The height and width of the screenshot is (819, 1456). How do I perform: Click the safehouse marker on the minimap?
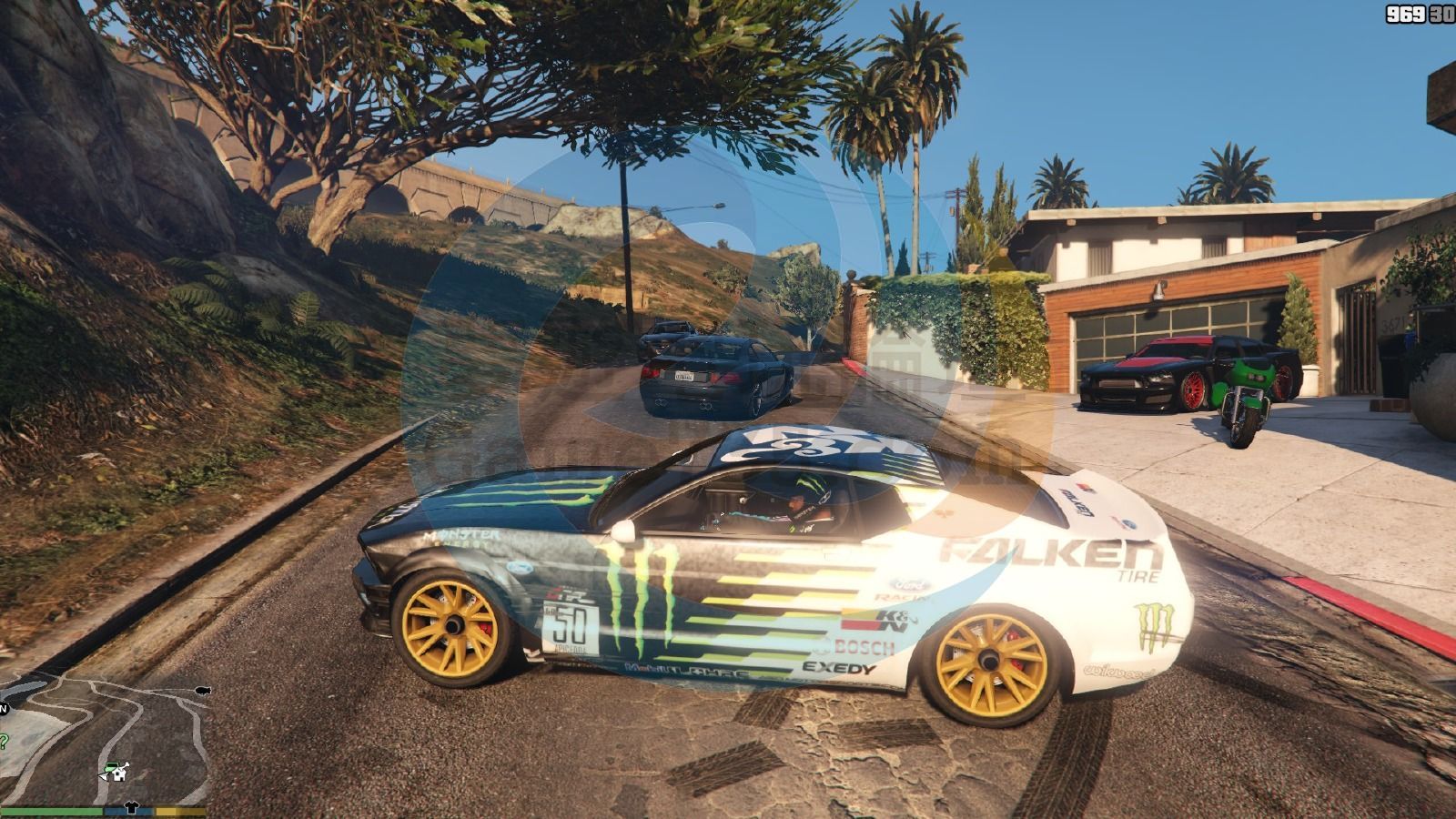coord(121,775)
